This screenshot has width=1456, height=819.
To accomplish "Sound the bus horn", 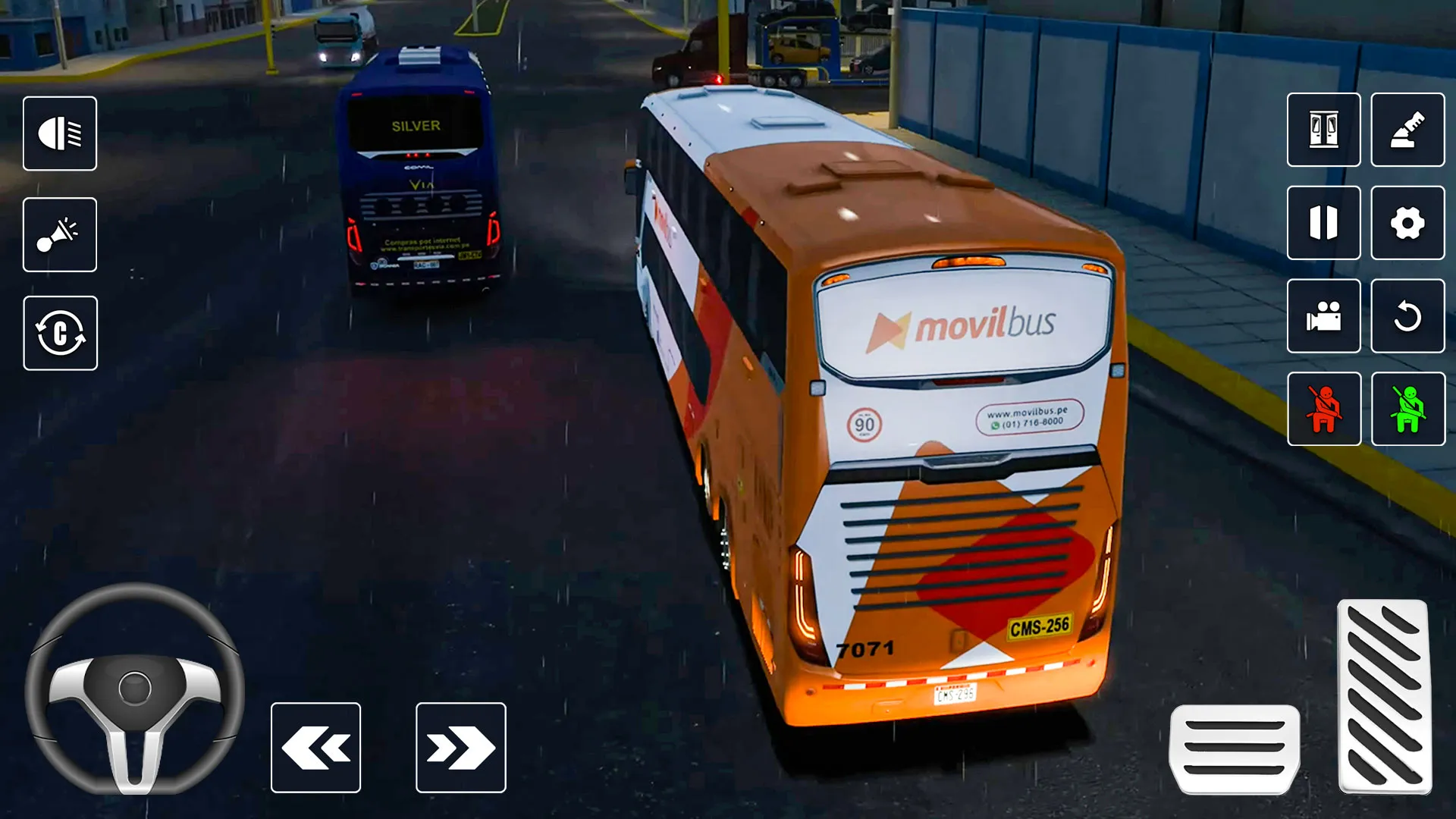I will click(61, 235).
